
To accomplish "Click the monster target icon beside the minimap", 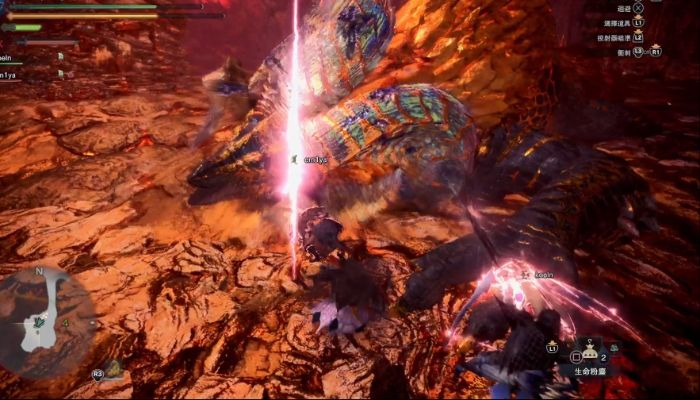I will click(x=113, y=369).
